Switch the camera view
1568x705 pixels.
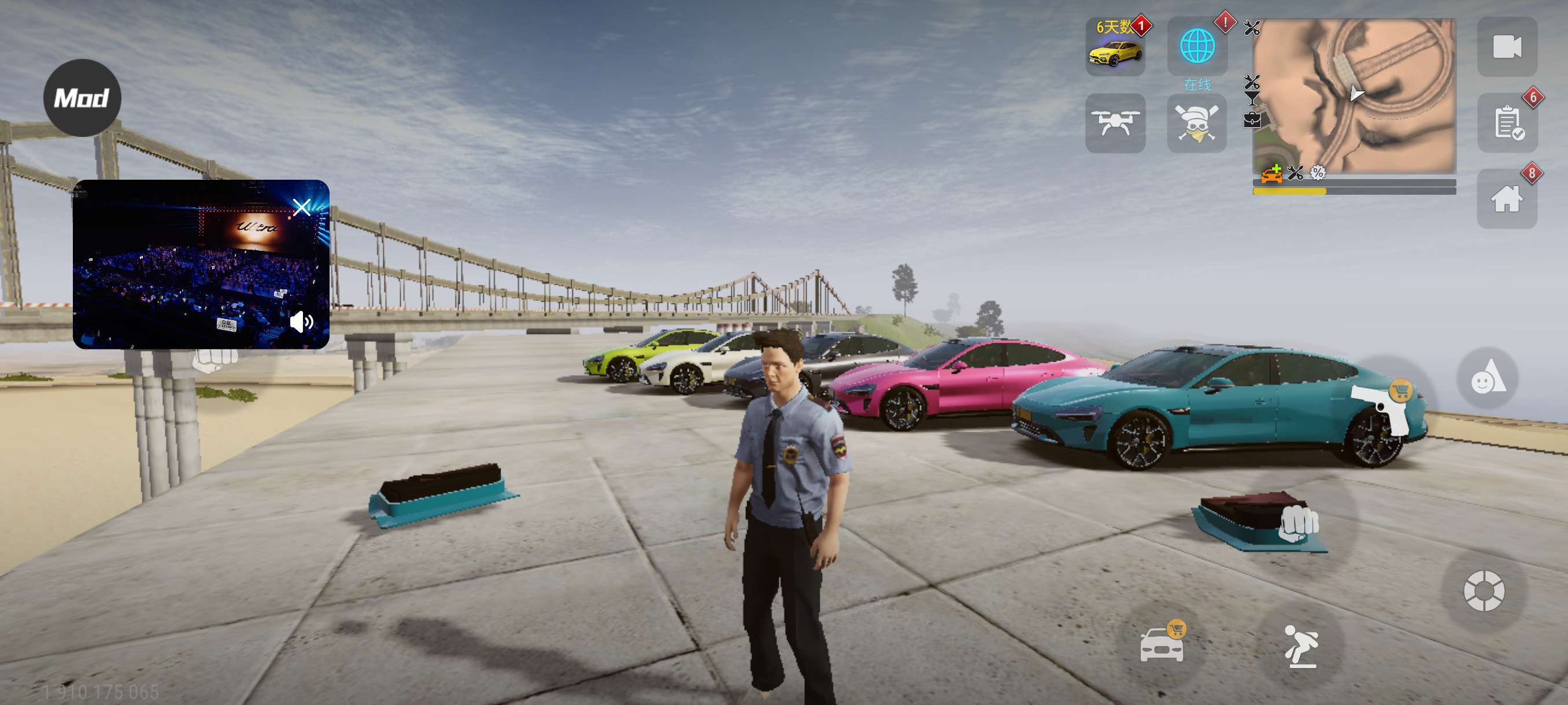coord(1507,47)
